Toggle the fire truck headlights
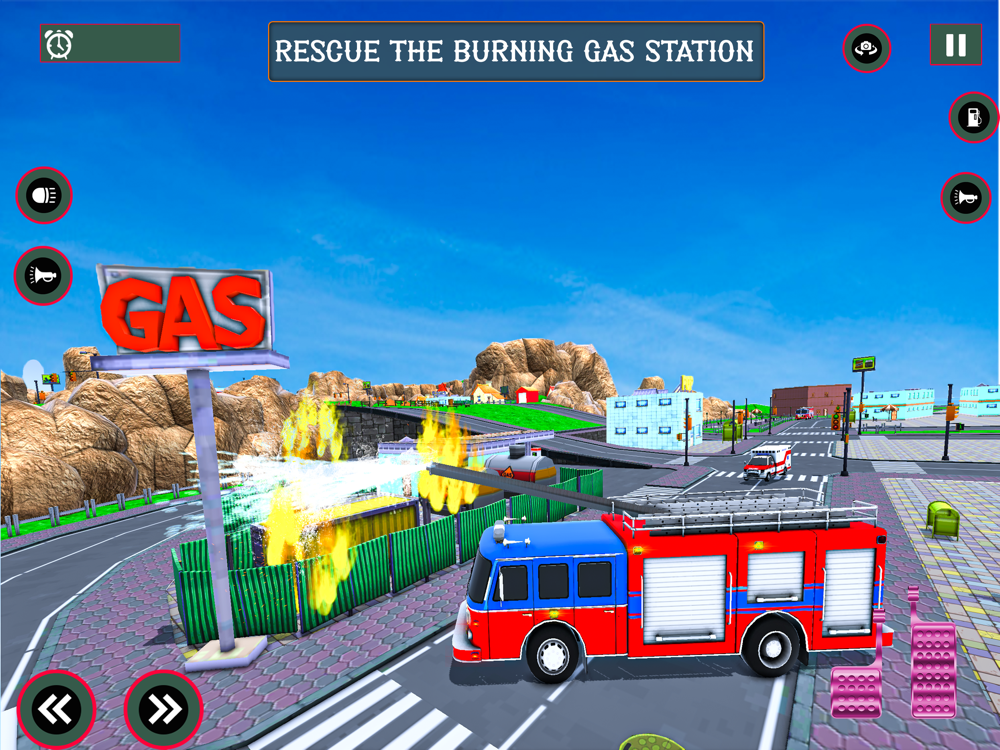Image resolution: width=1000 pixels, height=750 pixels. 44,195
